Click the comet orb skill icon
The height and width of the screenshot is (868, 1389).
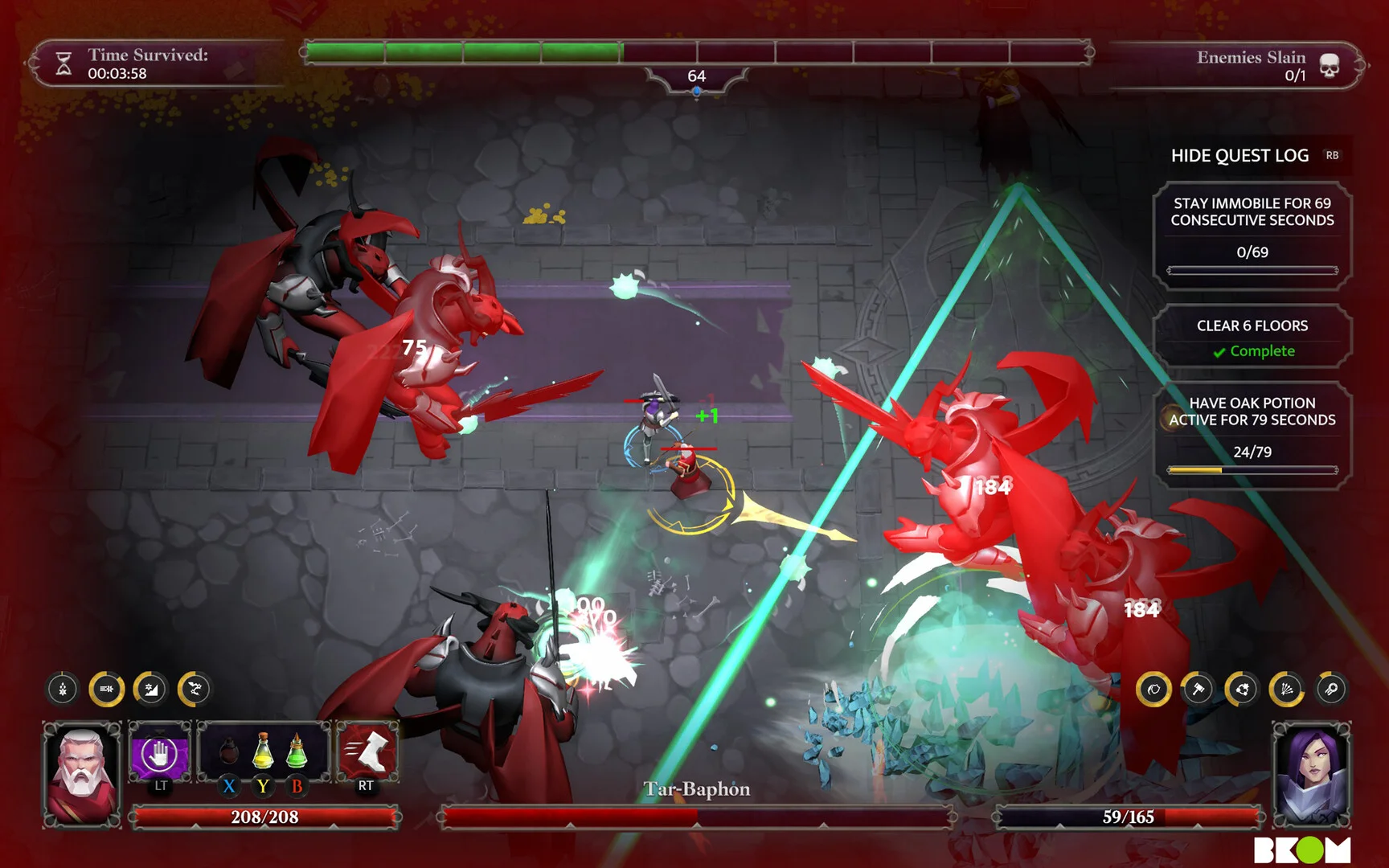(1330, 690)
